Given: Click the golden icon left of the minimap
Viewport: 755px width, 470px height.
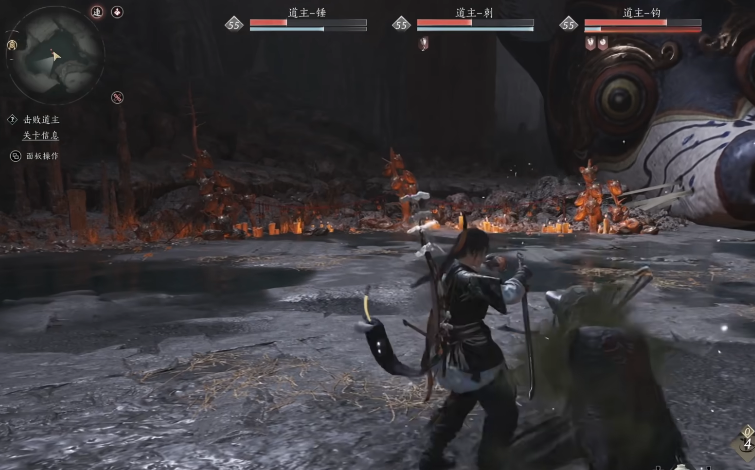Looking at the screenshot, I should (x=11, y=45).
